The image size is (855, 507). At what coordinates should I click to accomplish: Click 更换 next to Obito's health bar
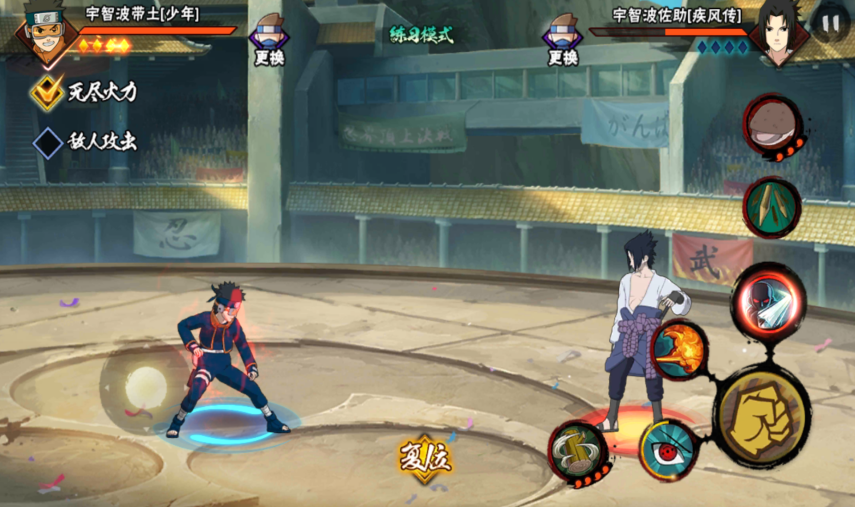point(268,38)
